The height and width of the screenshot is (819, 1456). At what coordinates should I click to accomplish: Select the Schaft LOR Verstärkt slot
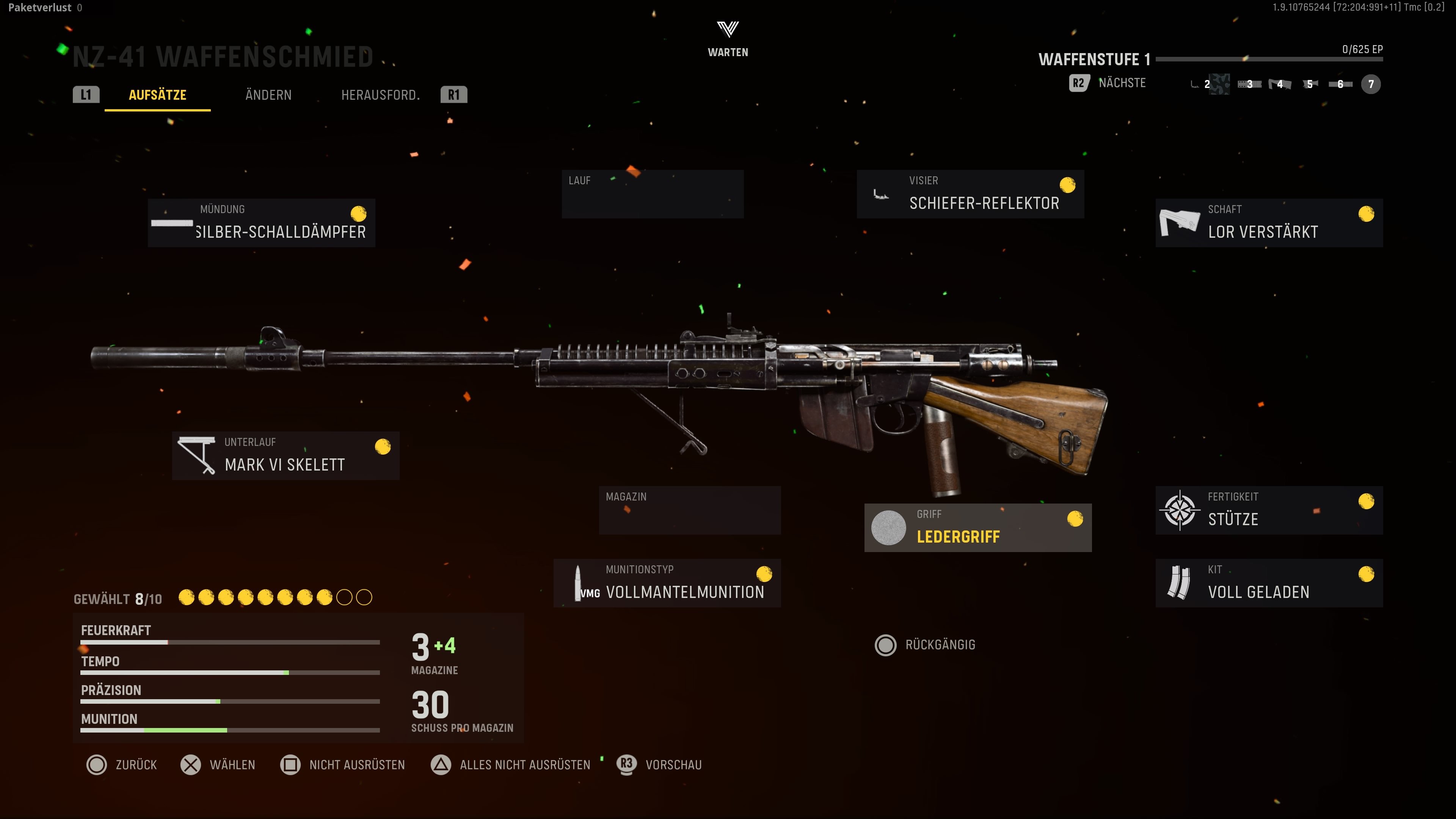pyautogui.click(x=1269, y=223)
